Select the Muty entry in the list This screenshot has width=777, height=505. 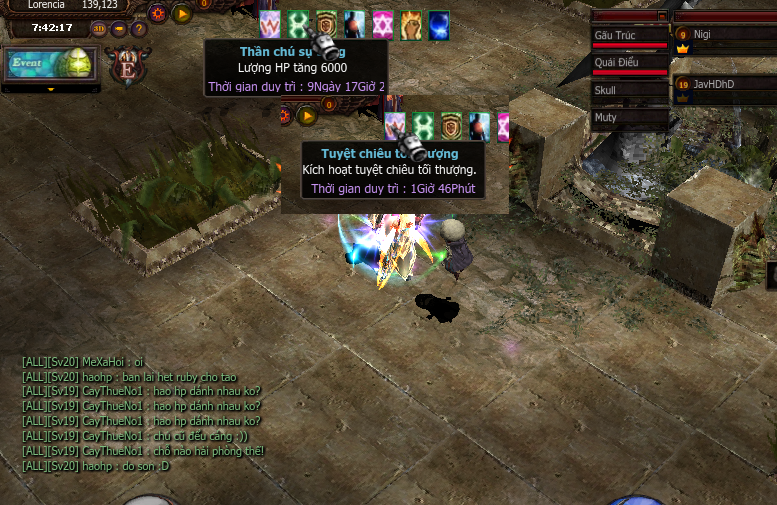[x=629, y=117]
